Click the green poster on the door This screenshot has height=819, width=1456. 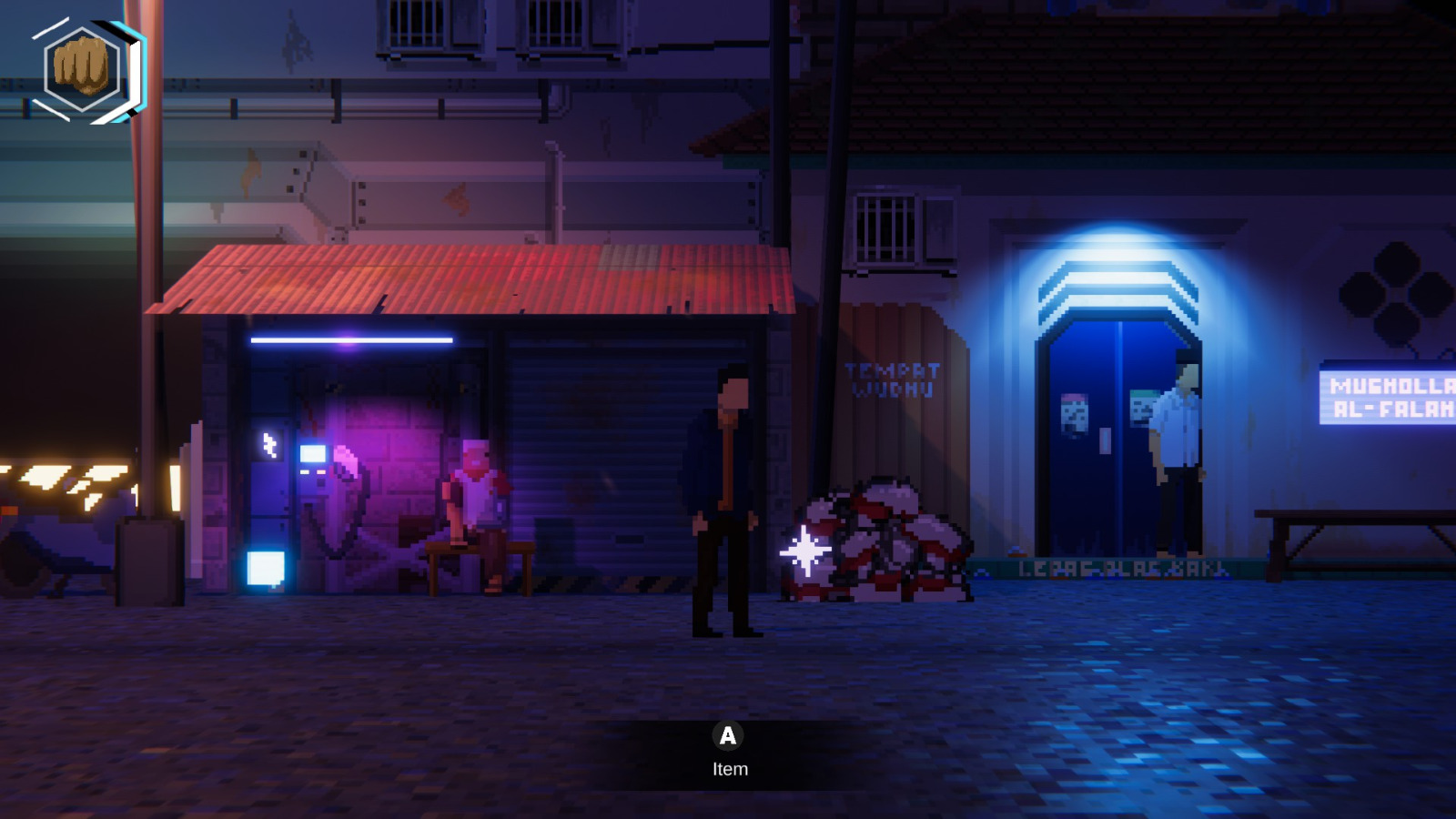tap(1145, 407)
